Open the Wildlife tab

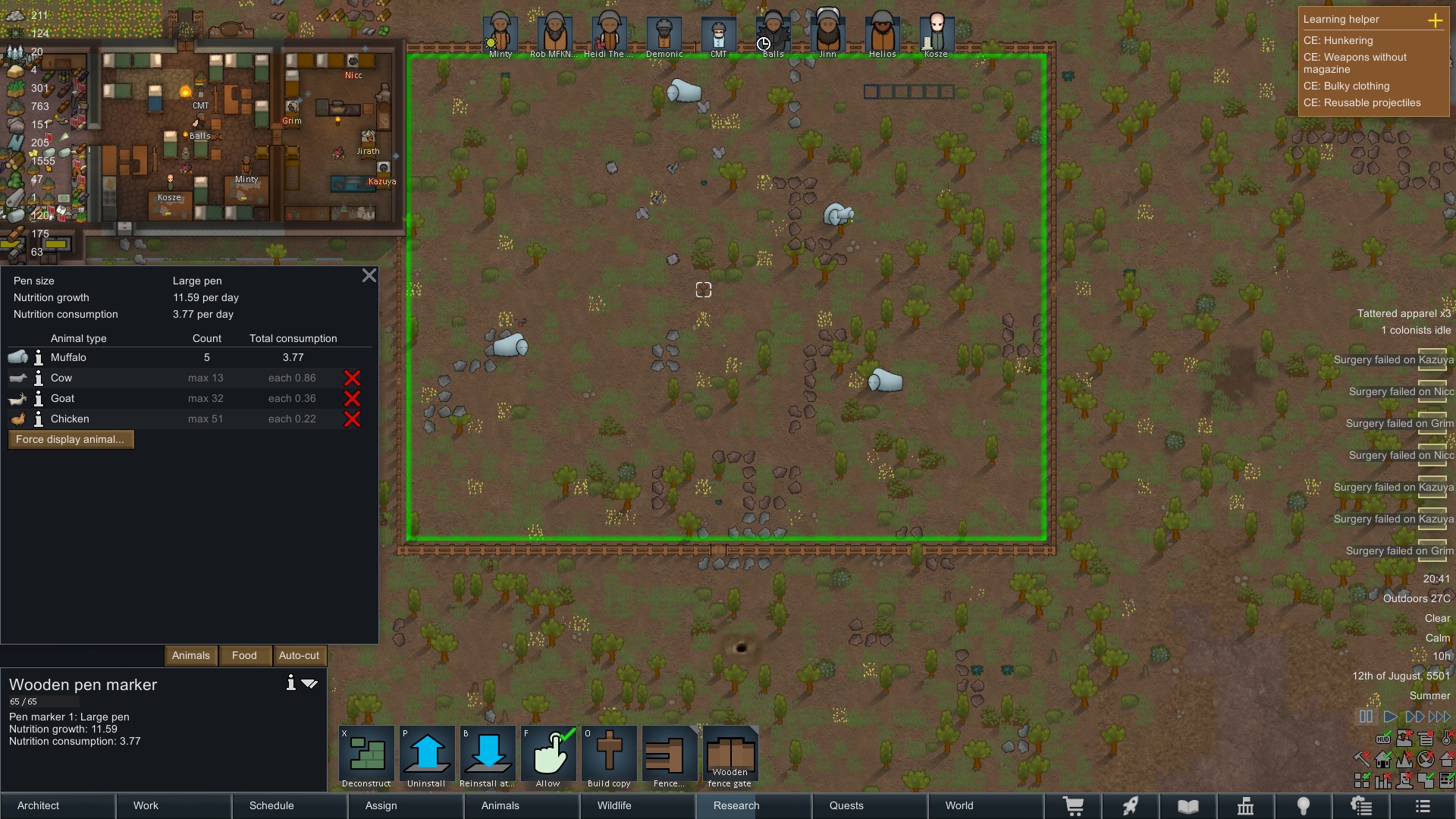614,805
